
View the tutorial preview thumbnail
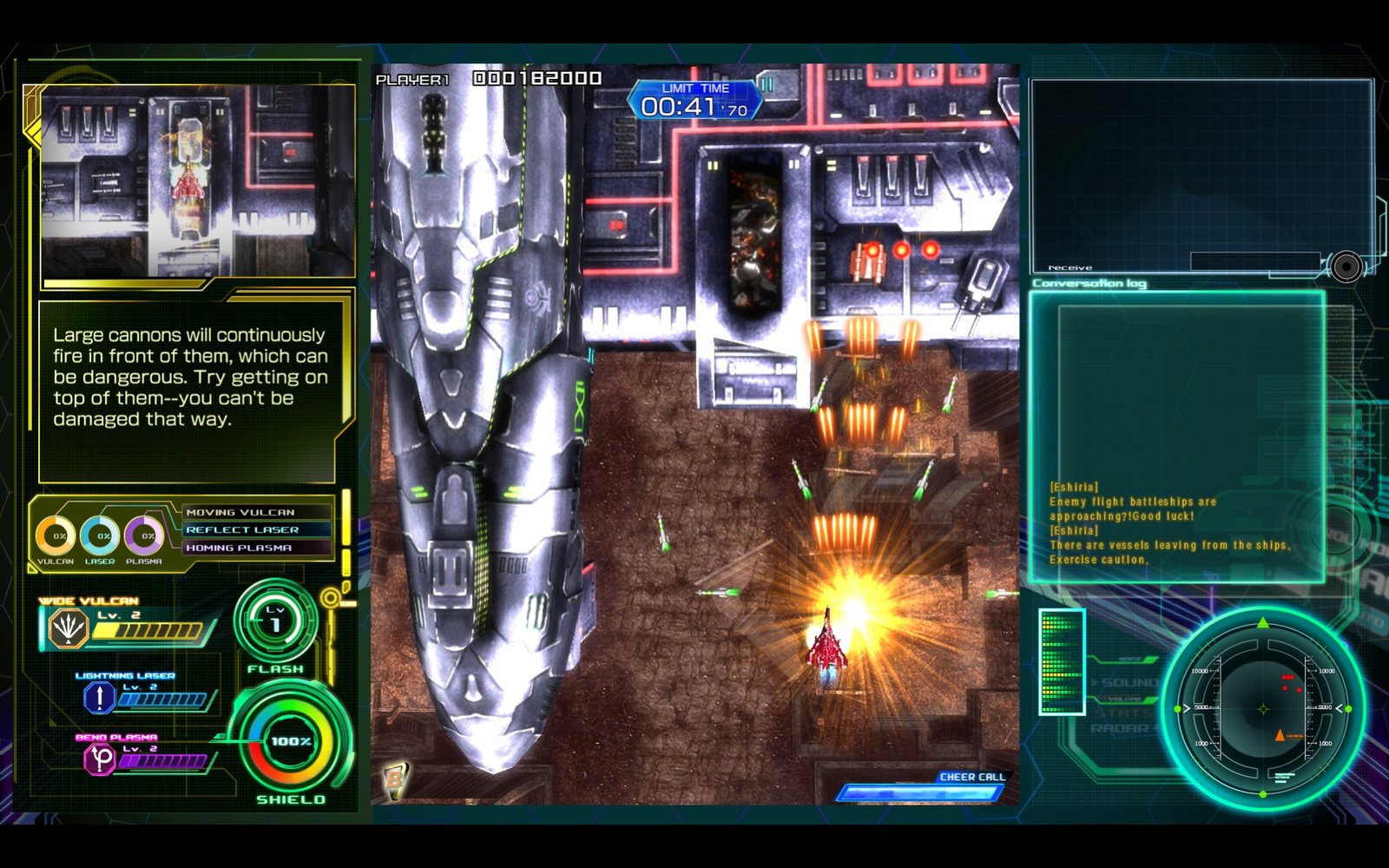[x=197, y=181]
